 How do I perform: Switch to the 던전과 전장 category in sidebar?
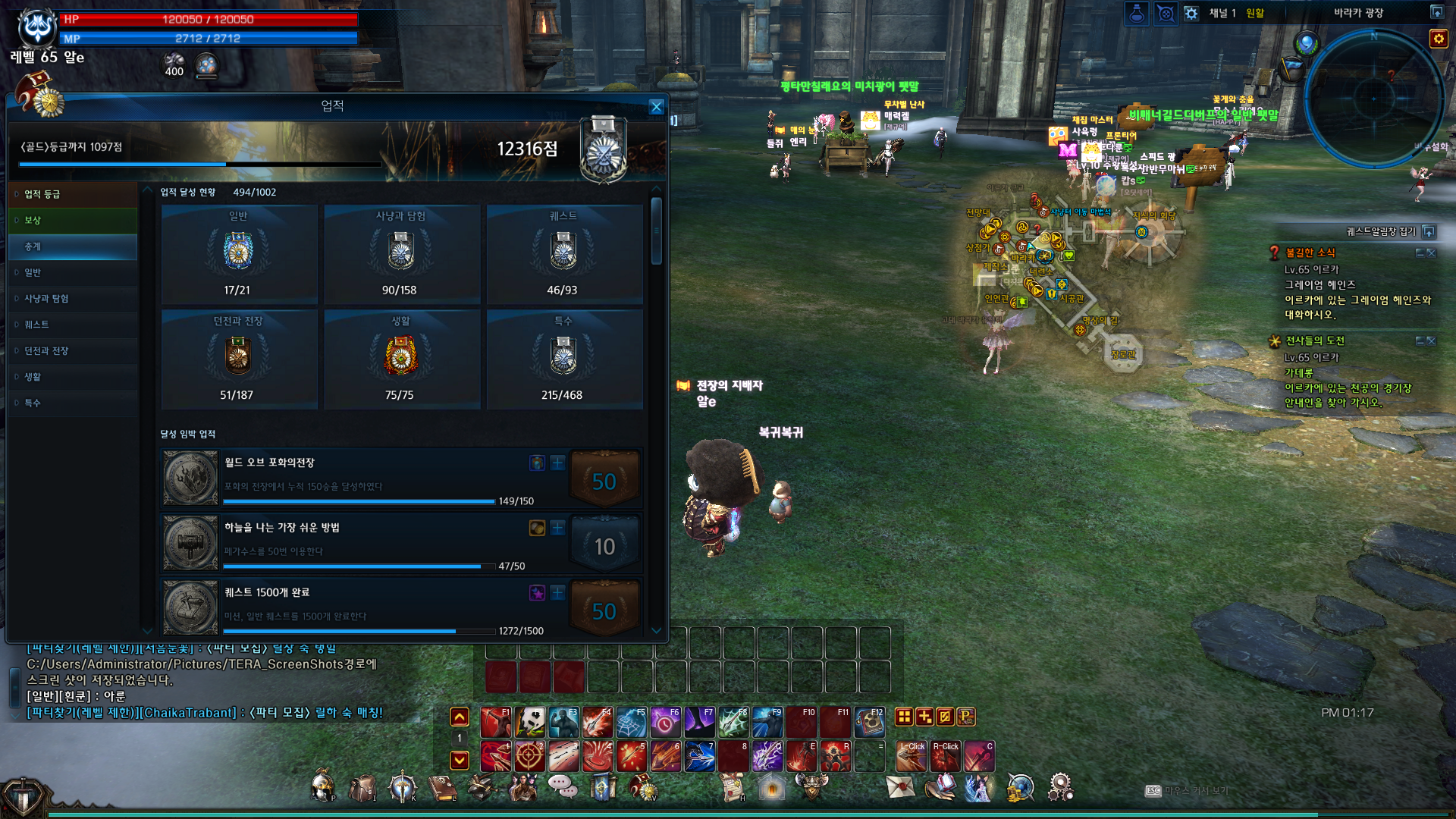46,351
